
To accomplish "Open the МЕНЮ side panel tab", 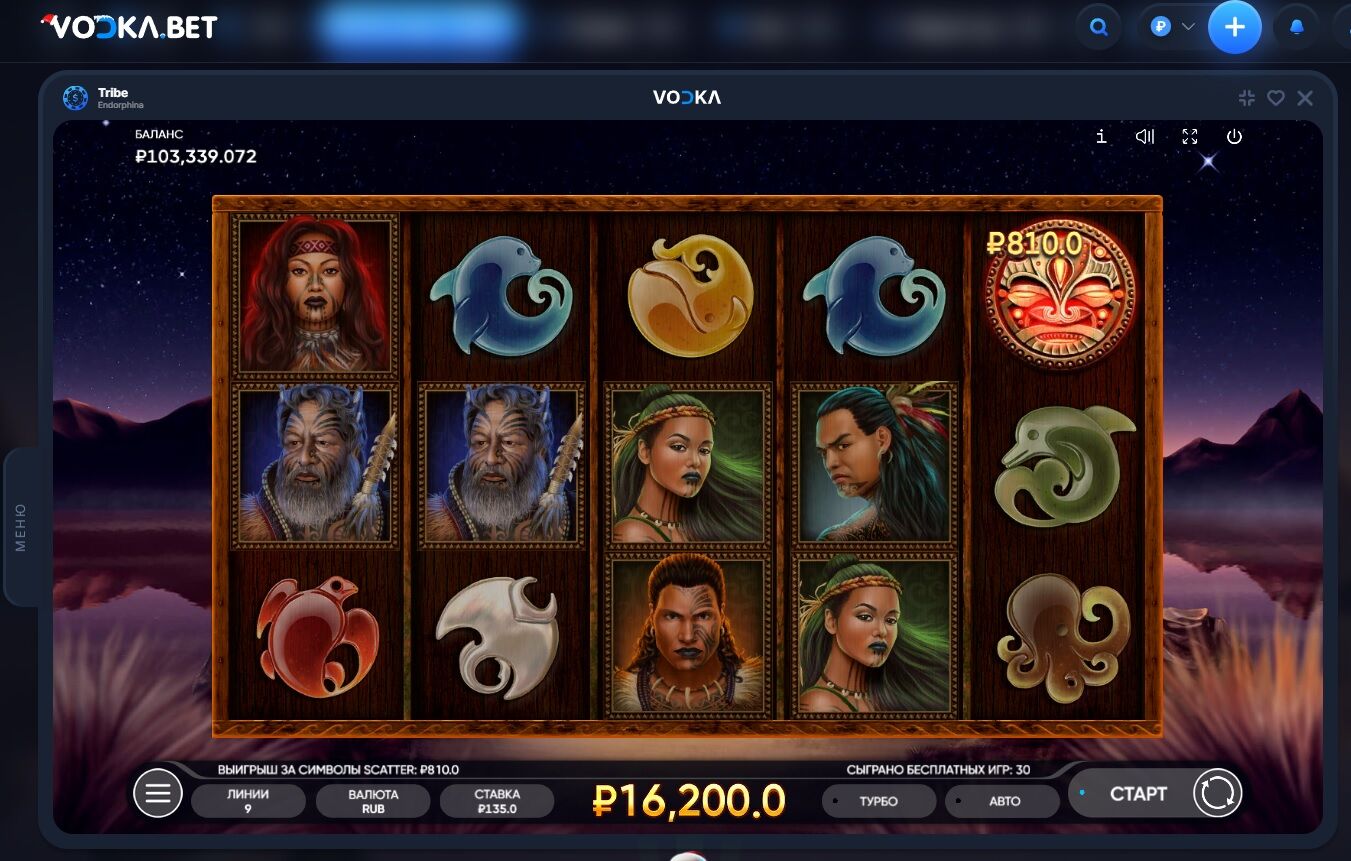I will pyautogui.click(x=21, y=527).
